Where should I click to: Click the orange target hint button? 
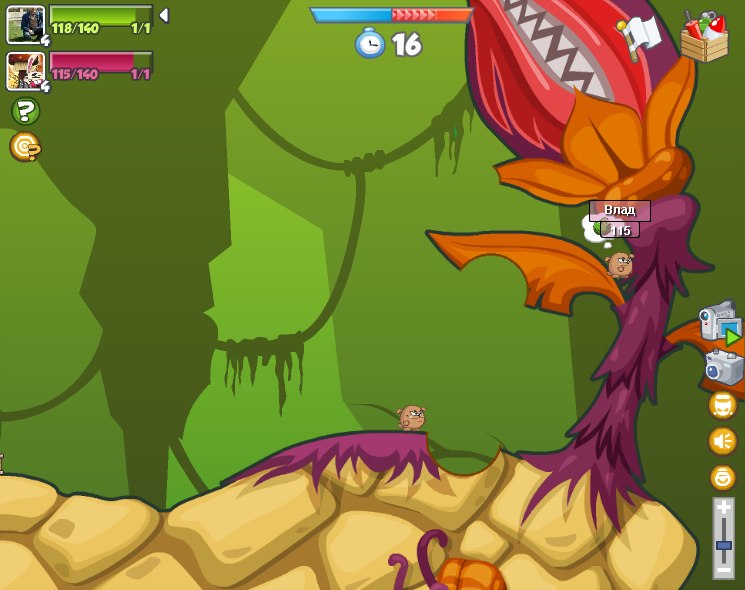(25, 147)
